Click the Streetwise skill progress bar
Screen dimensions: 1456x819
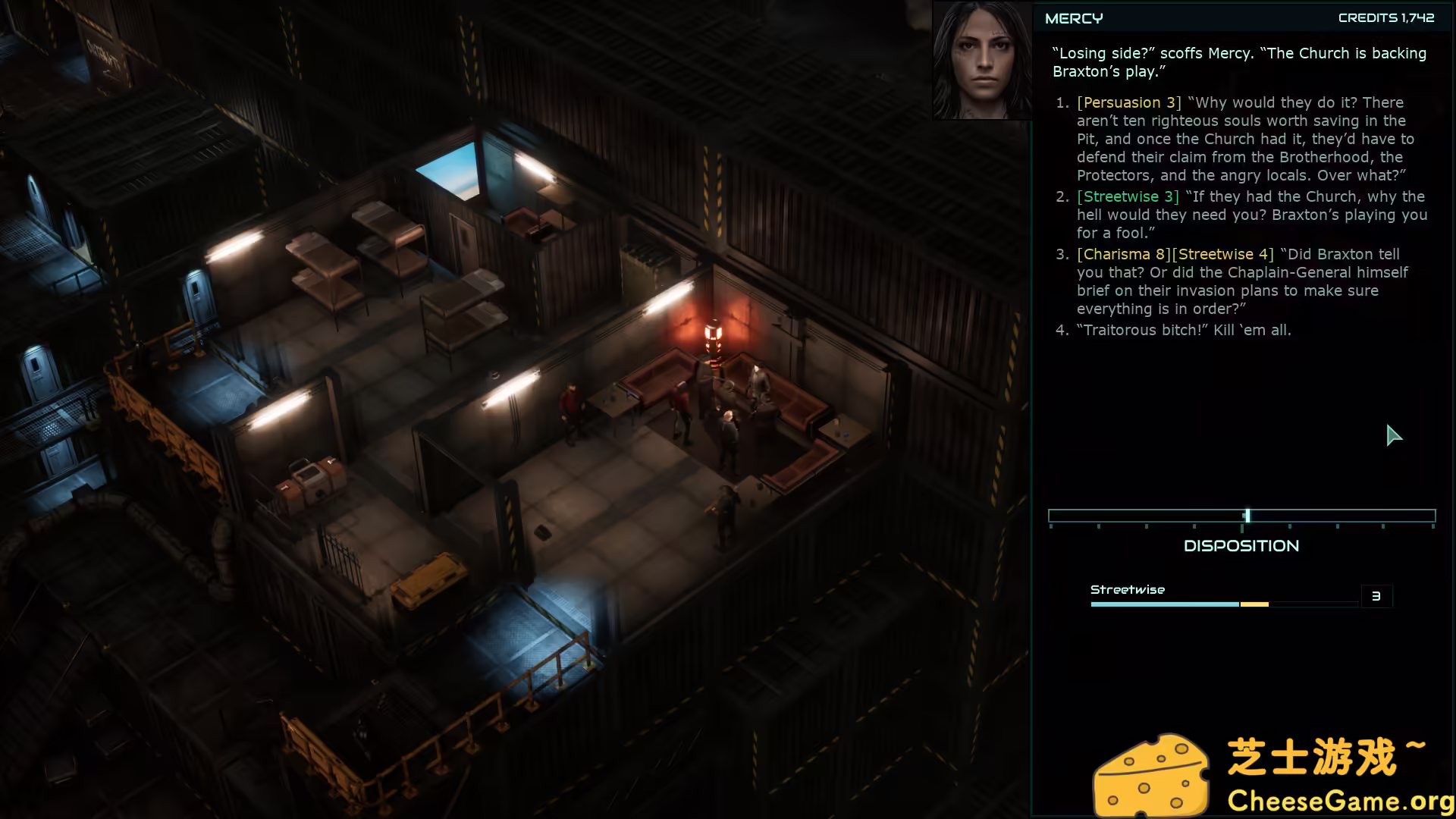1221,604
